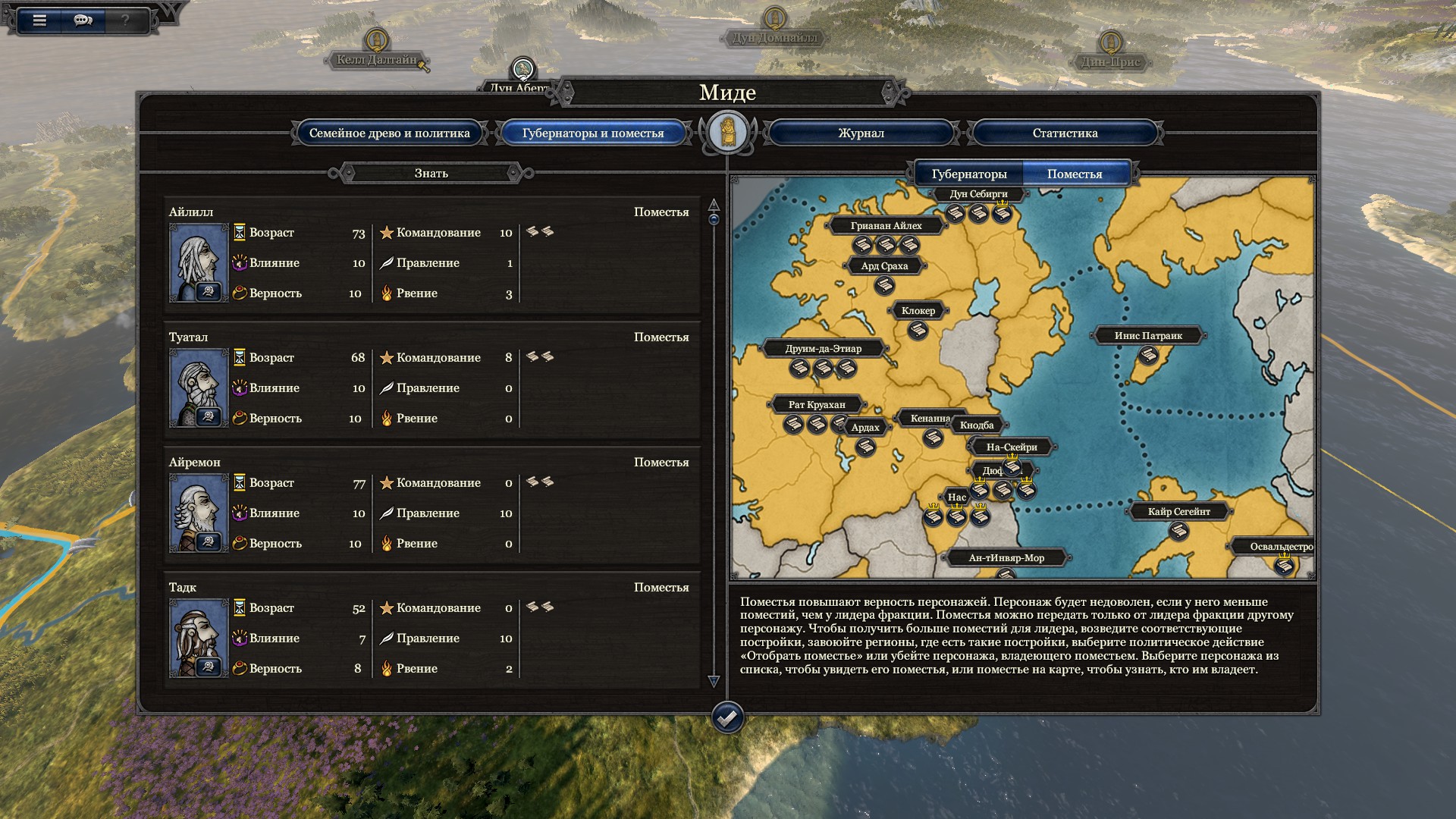
Task: Click the question mark help button
Action: click(x=125, y=20)
